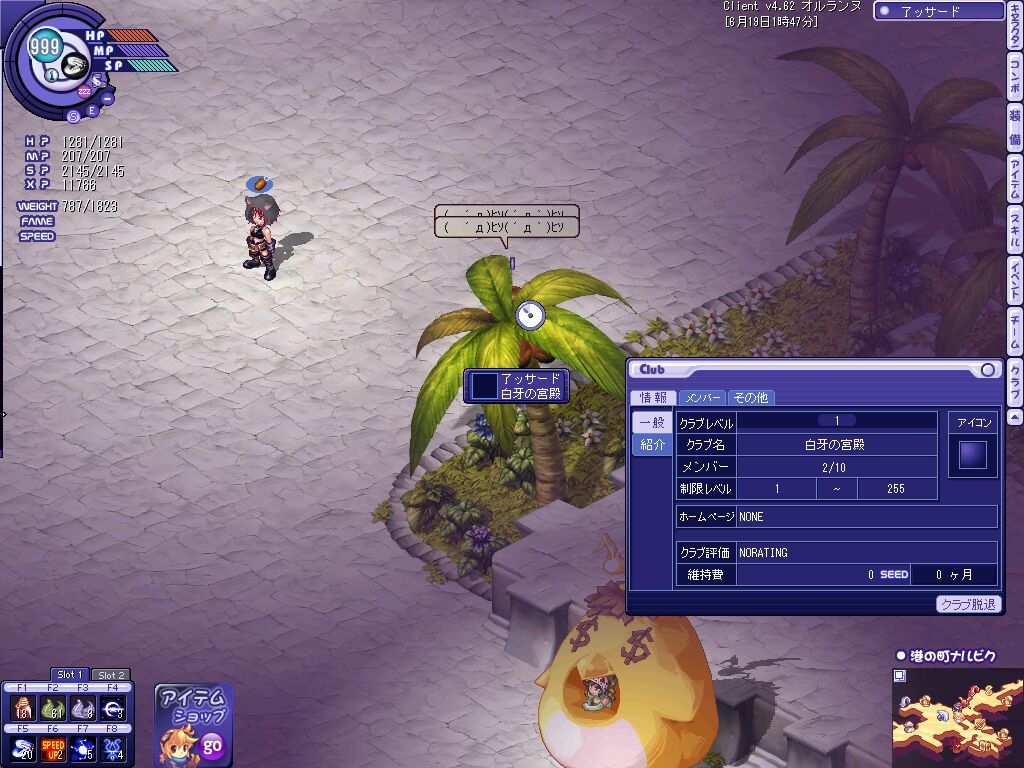Close the Club window with round button
Image resolution: width=1024 pixels, height=768 pixels.
click(988, 370)
